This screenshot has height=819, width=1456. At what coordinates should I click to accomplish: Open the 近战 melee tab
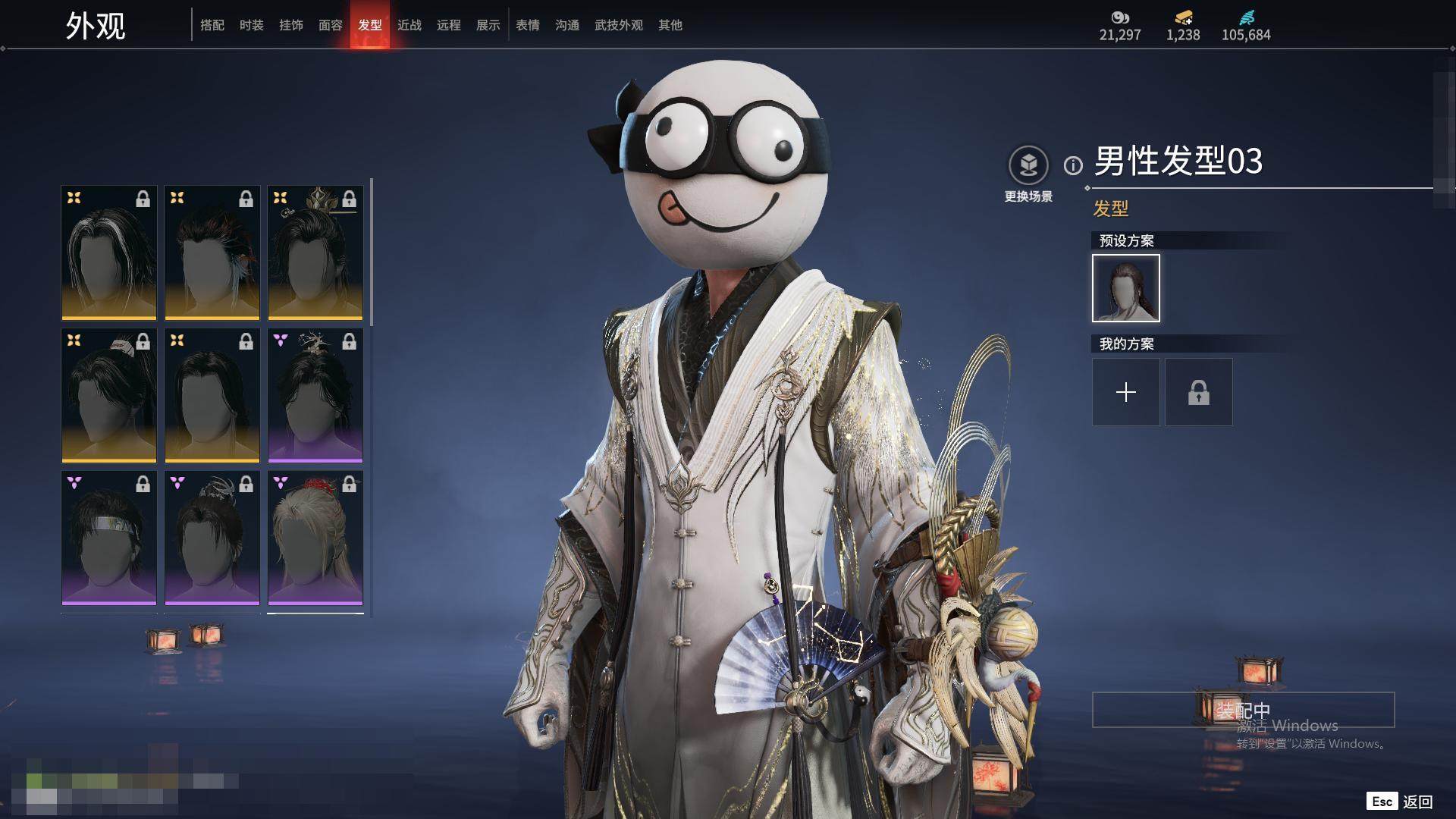[409, 26]
